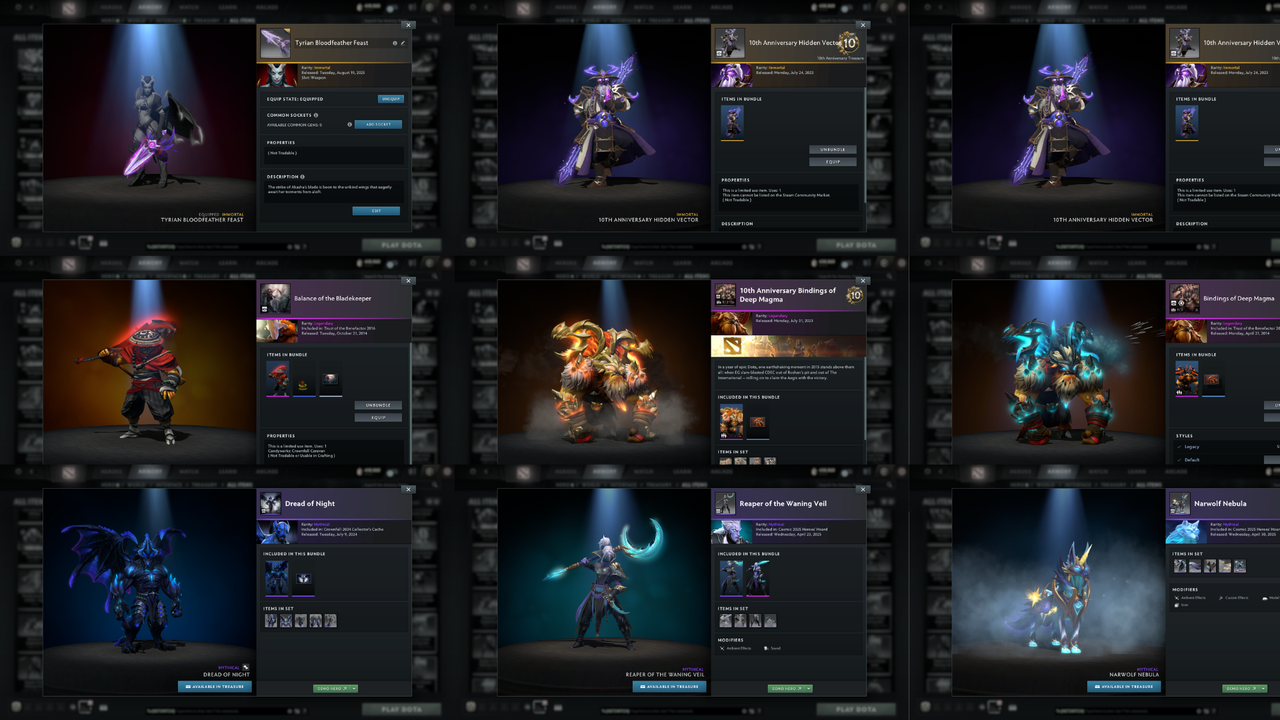Image resolution: width=1280 pixels, height=720 pixels.
Task: Click the Dota 2 logo in the top navigation
Action: pyautogui.click(x=69, y=7)
